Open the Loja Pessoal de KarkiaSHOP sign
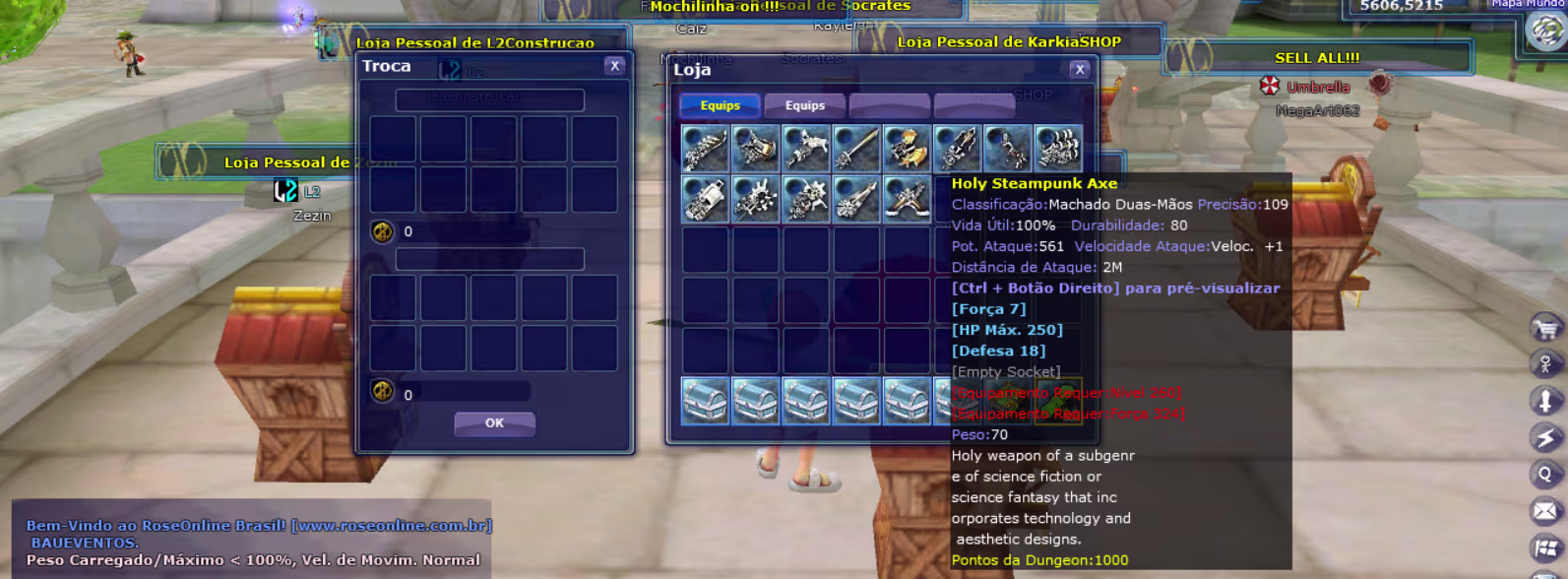 (1009, 42)
